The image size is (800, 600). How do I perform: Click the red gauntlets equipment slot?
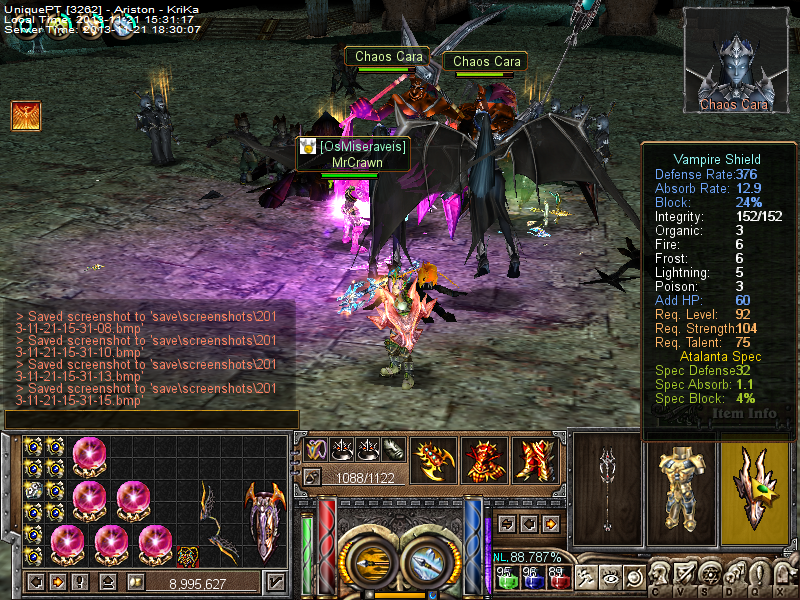(x=484, y=460)
